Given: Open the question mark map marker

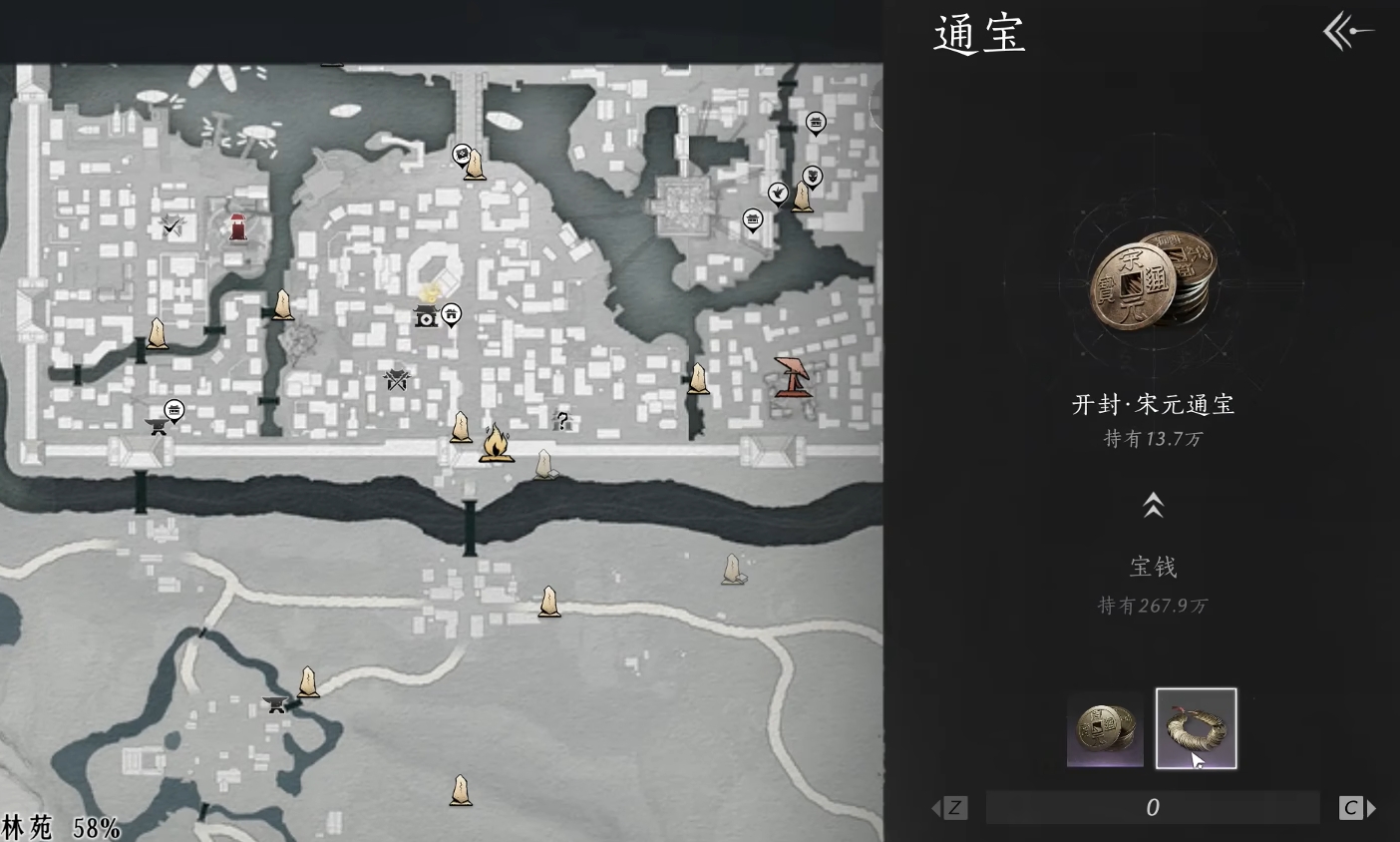Looking at the screenshot, I should 561,421.
